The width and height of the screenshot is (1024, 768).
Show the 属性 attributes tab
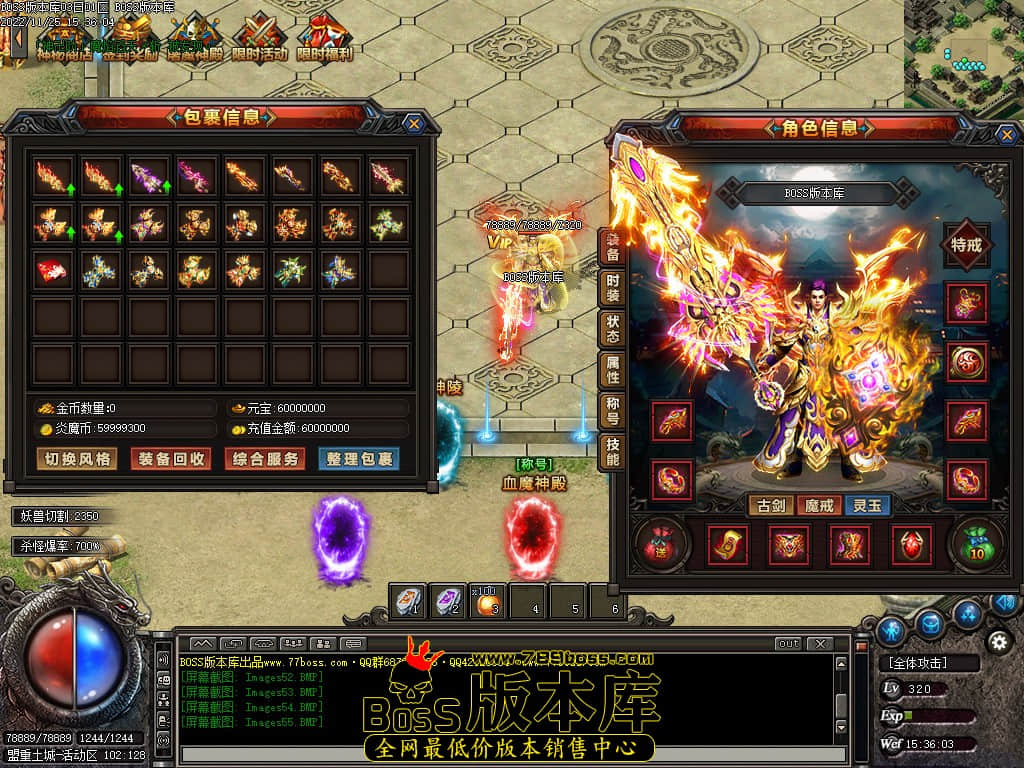point(612,371)
